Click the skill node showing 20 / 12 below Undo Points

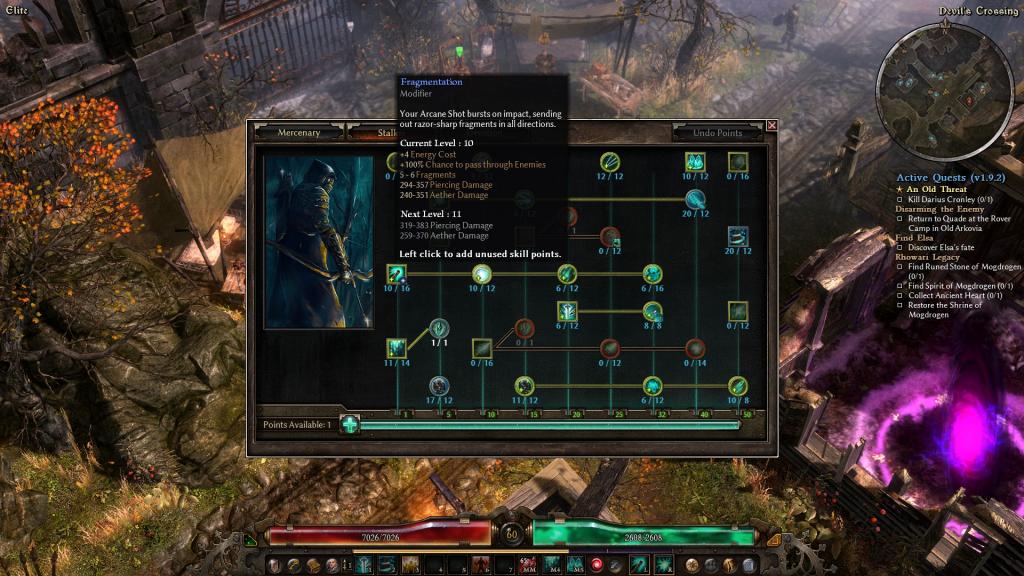738,237
